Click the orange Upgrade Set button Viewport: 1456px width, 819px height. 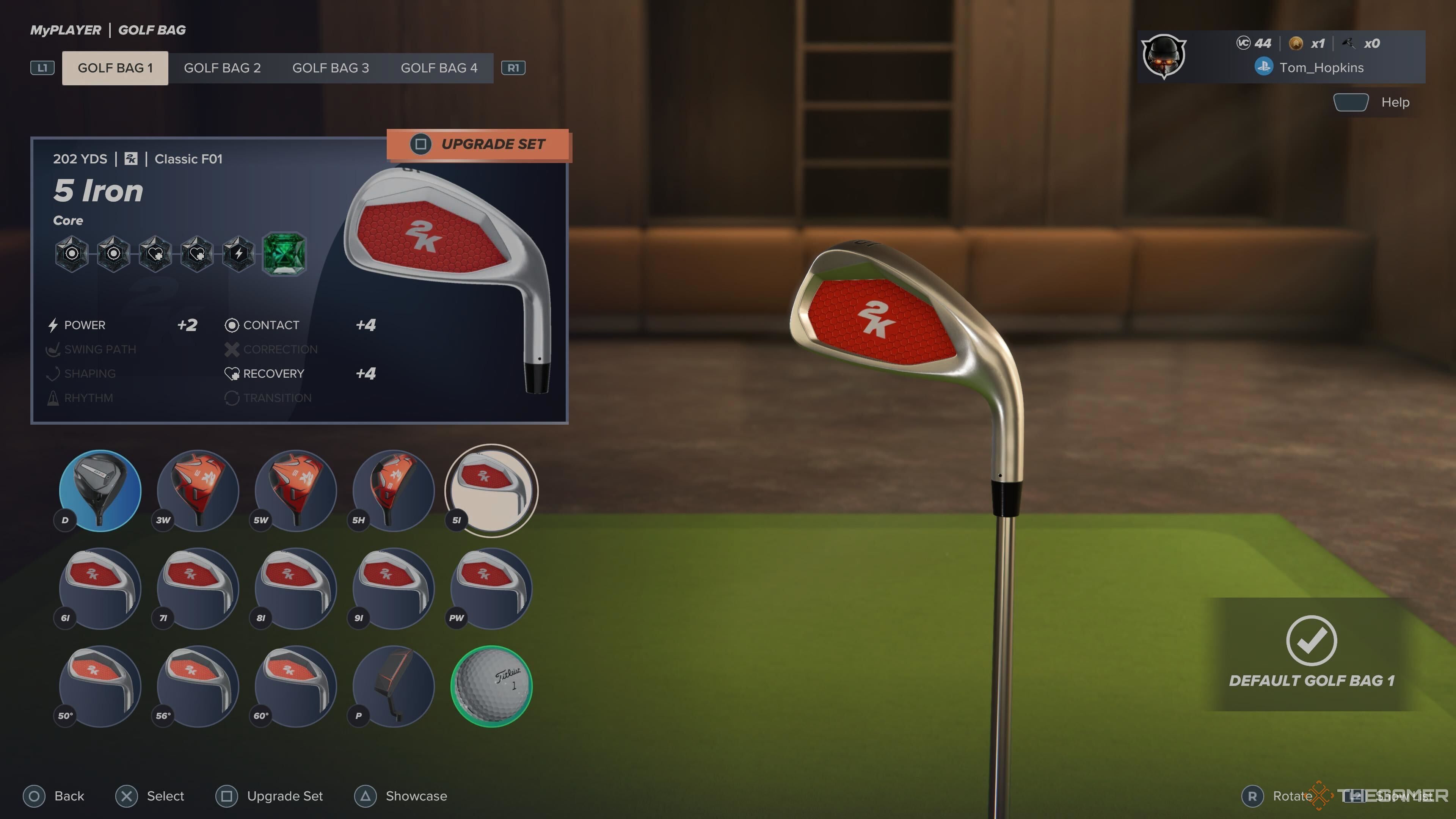click(x=479, y=145)
